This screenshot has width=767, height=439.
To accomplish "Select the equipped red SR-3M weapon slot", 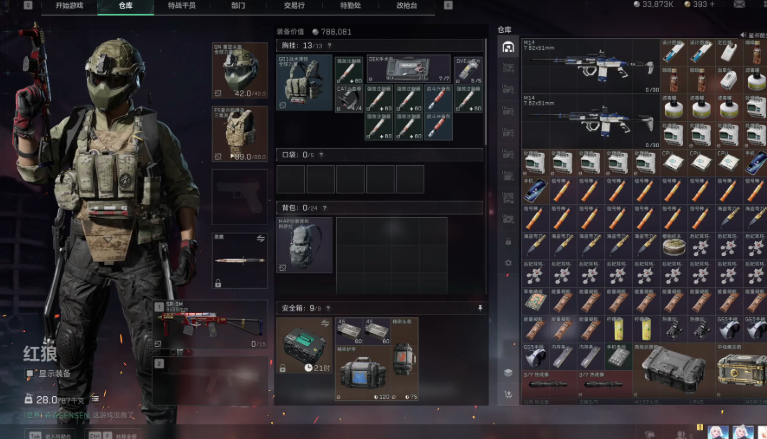I will pyautogui.click(x=213, y=323).
